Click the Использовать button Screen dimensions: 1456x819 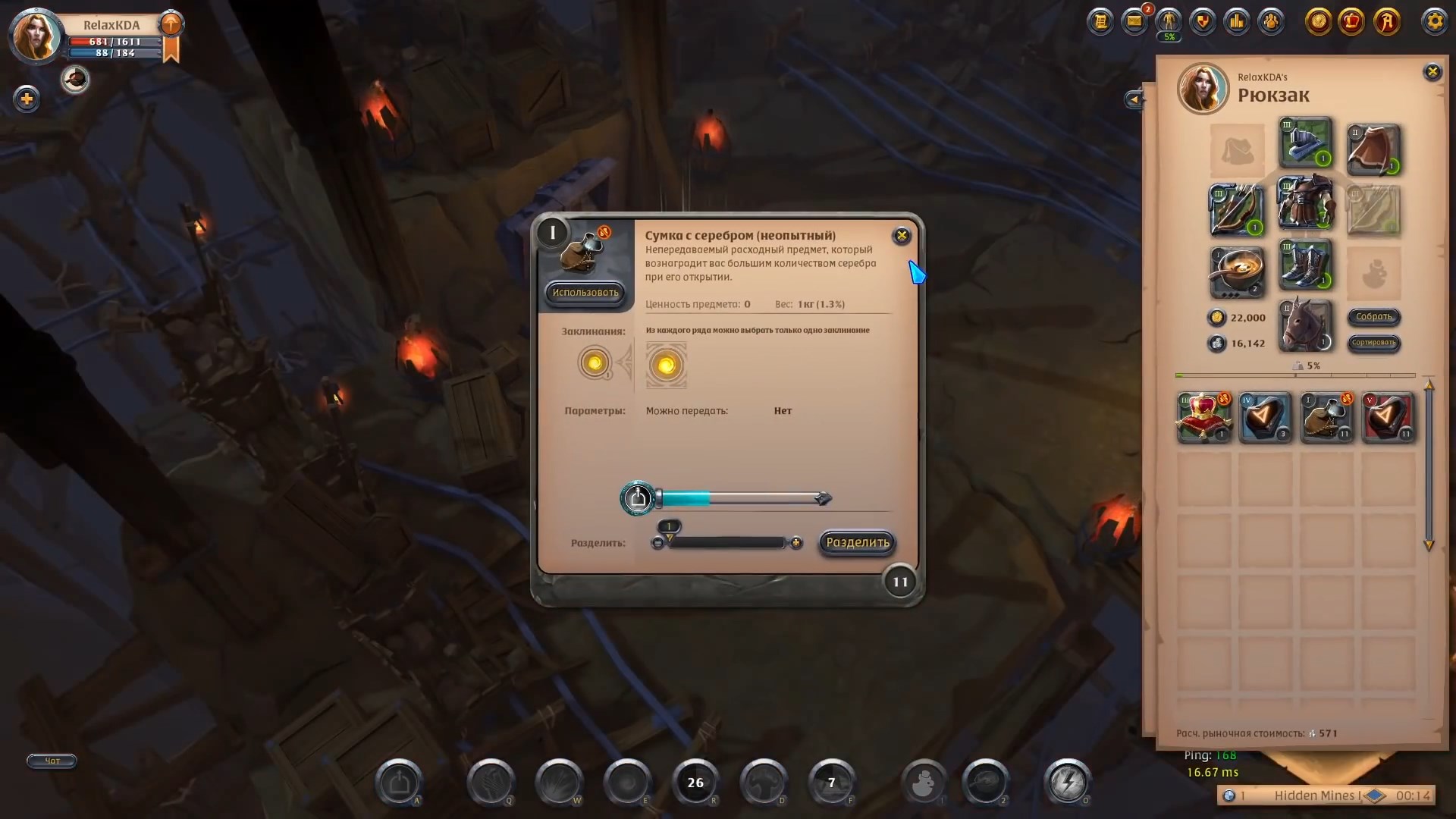[585, 292]
